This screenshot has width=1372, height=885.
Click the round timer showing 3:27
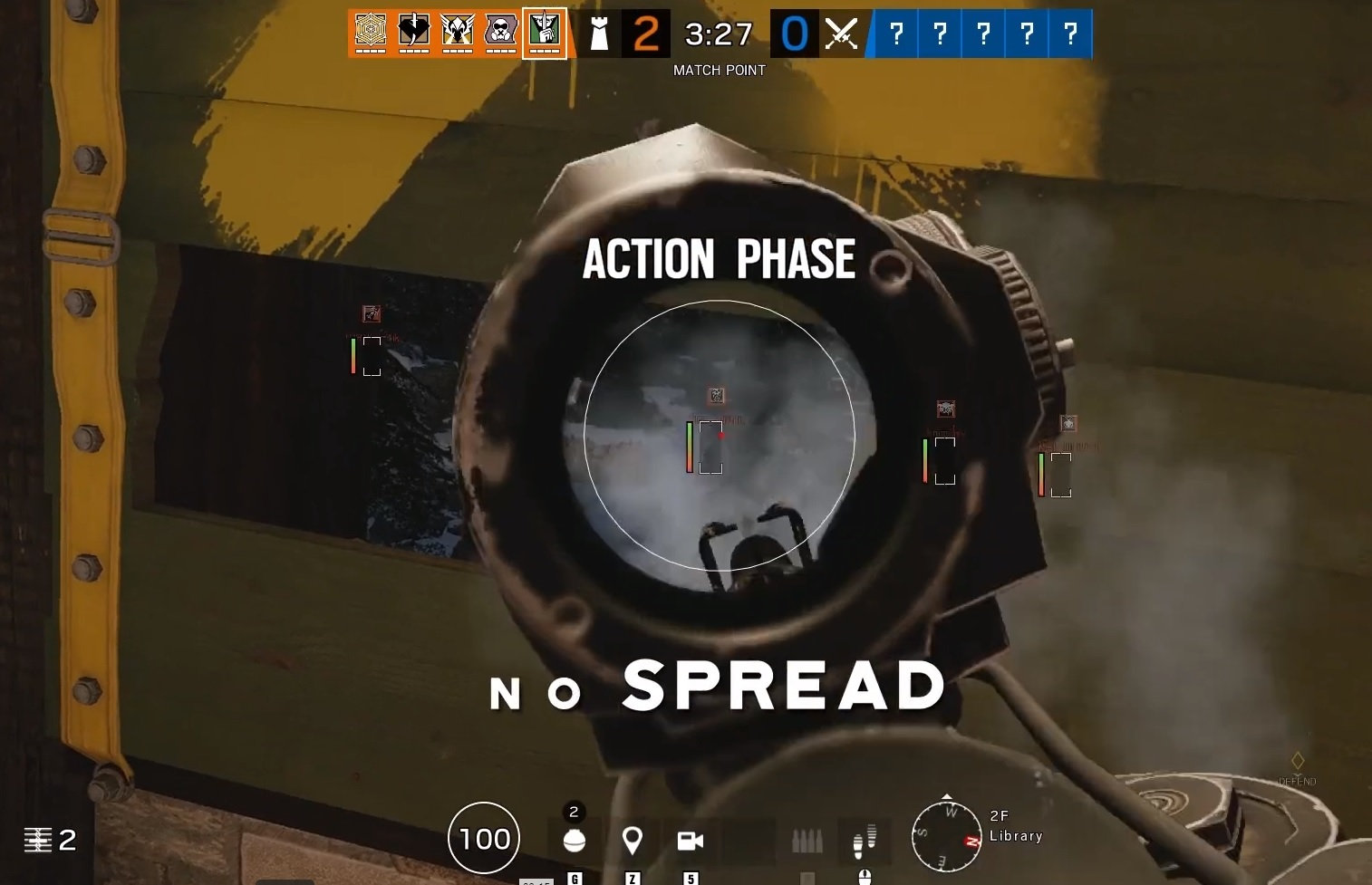pos(720,34)
